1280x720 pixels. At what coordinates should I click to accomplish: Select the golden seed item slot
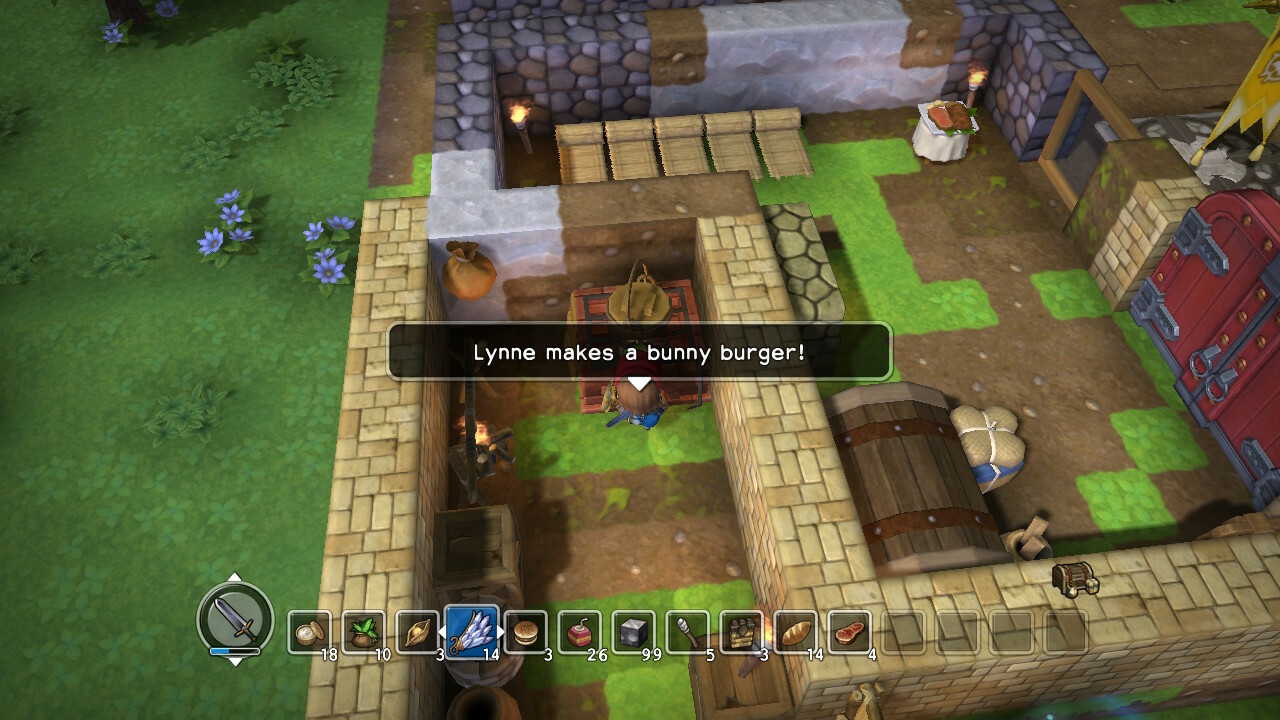[x=417, y=632]
